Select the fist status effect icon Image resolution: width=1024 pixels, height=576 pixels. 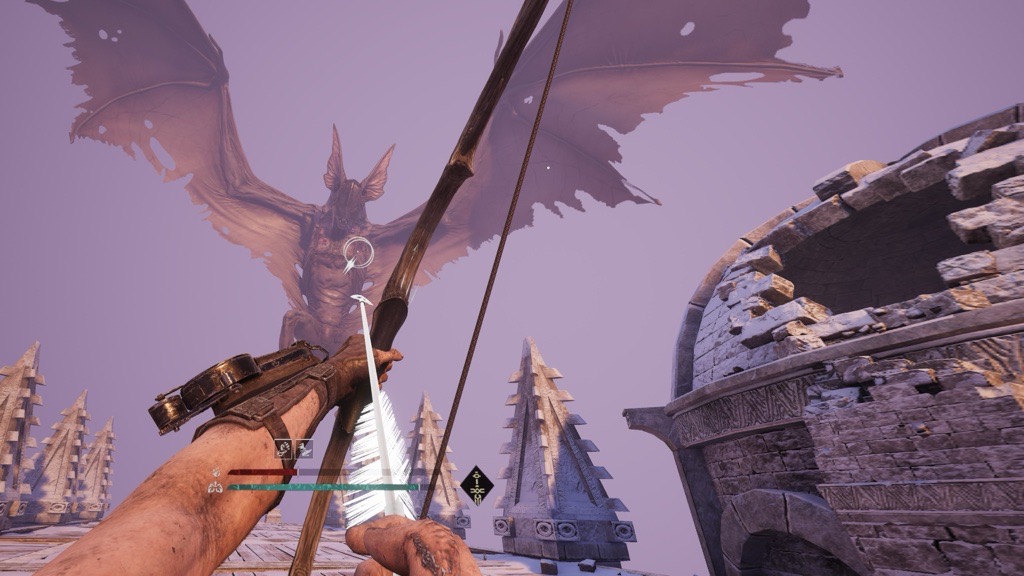click(283, 449)
